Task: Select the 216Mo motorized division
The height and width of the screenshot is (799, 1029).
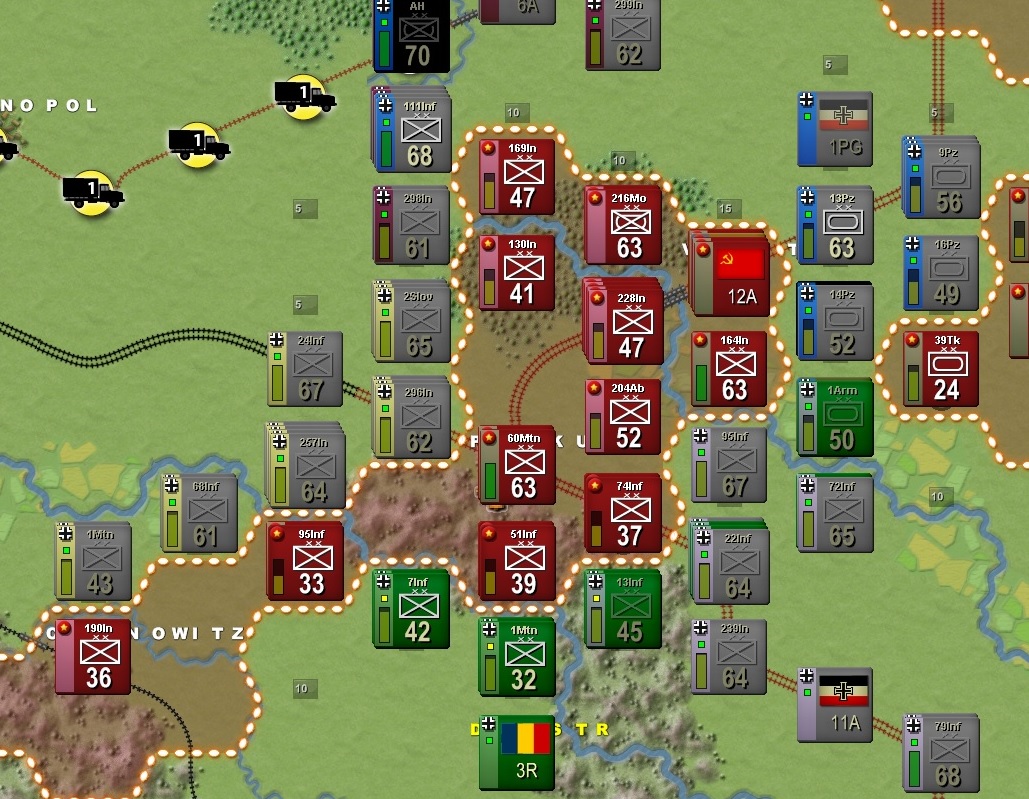Action: point(624,226)
